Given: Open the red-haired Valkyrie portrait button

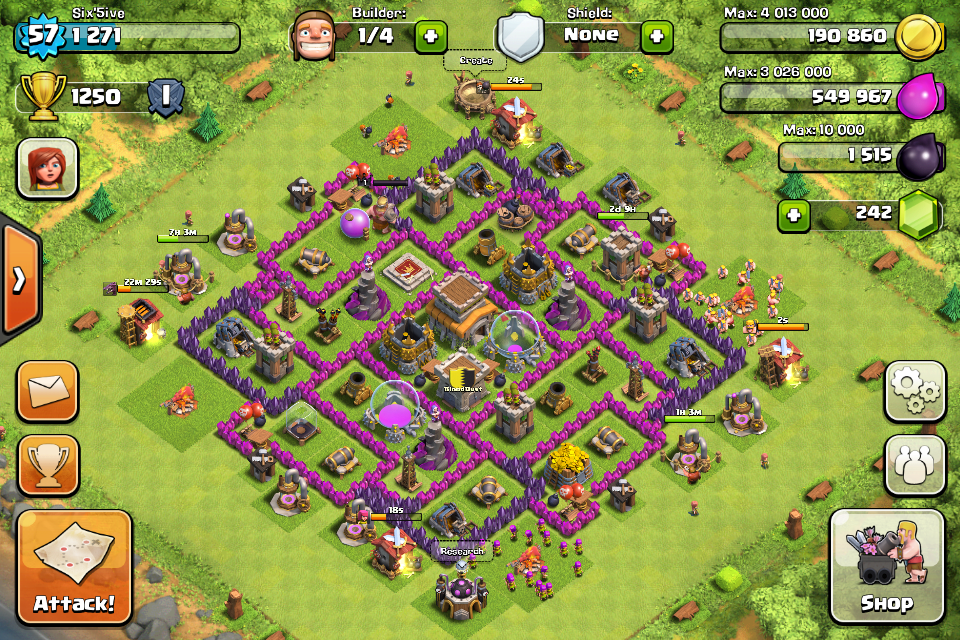Looking at the screenshot, I should pyautogui.click(x=47, y=167).
